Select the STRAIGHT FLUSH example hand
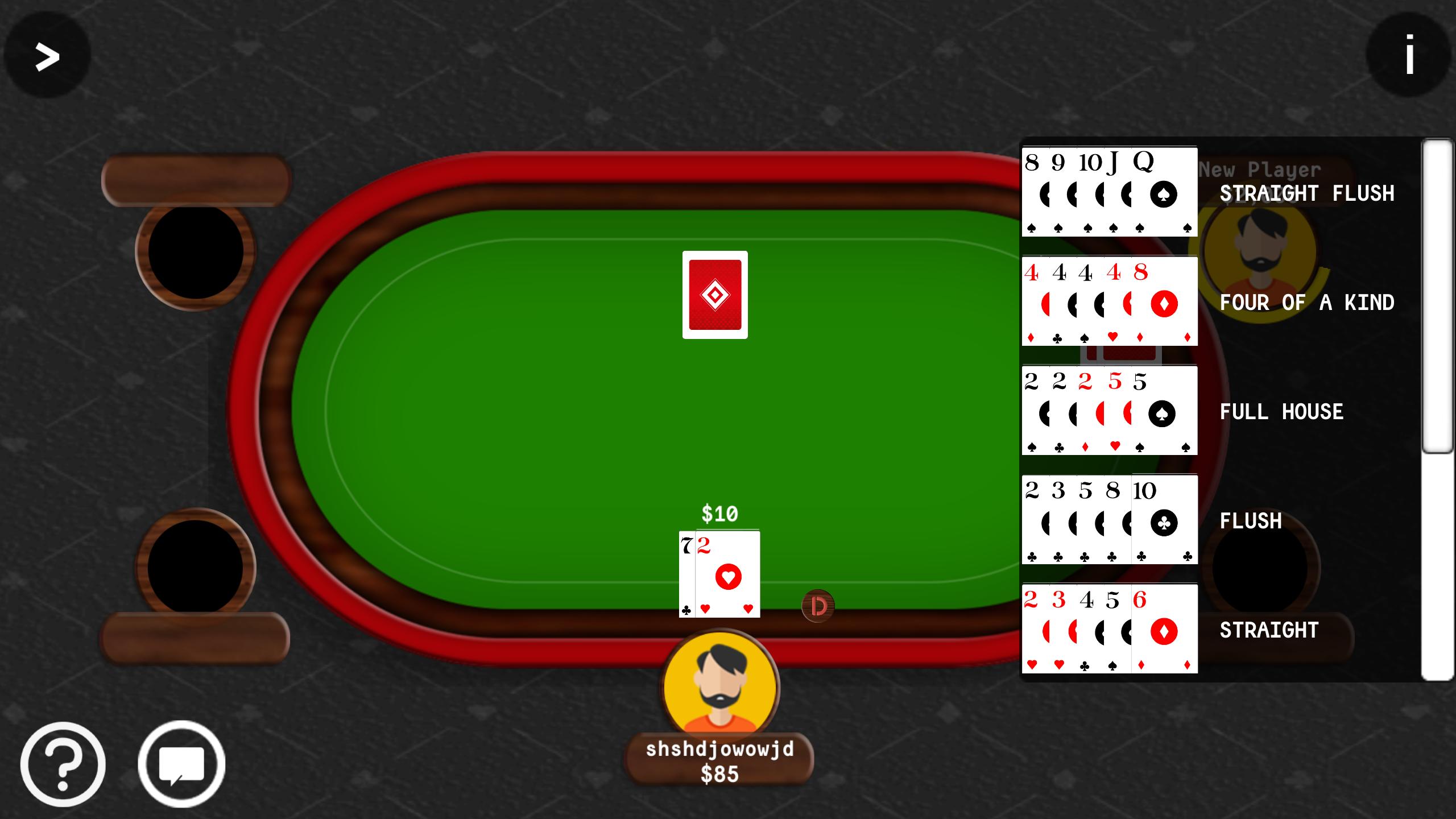This screenshot has width=1456, height=819. click(x=1109, y=192)
